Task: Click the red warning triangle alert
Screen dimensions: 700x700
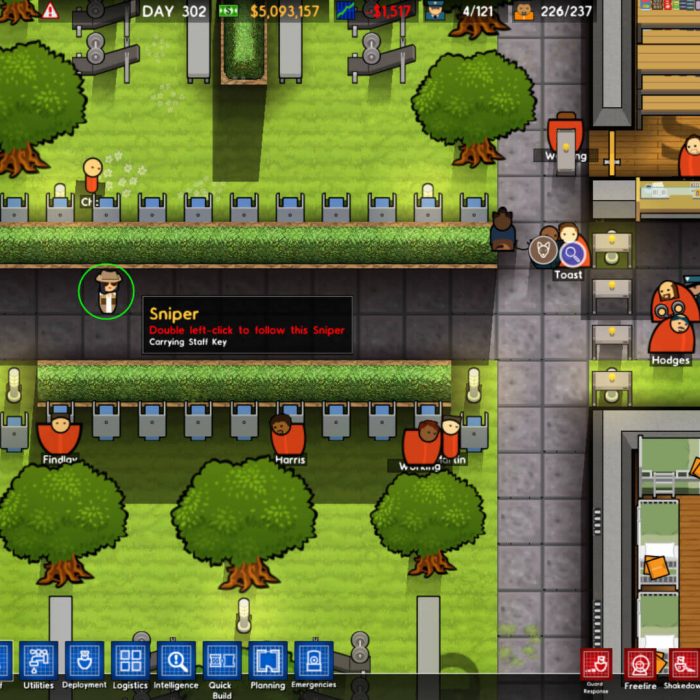Action: (50, 11)
